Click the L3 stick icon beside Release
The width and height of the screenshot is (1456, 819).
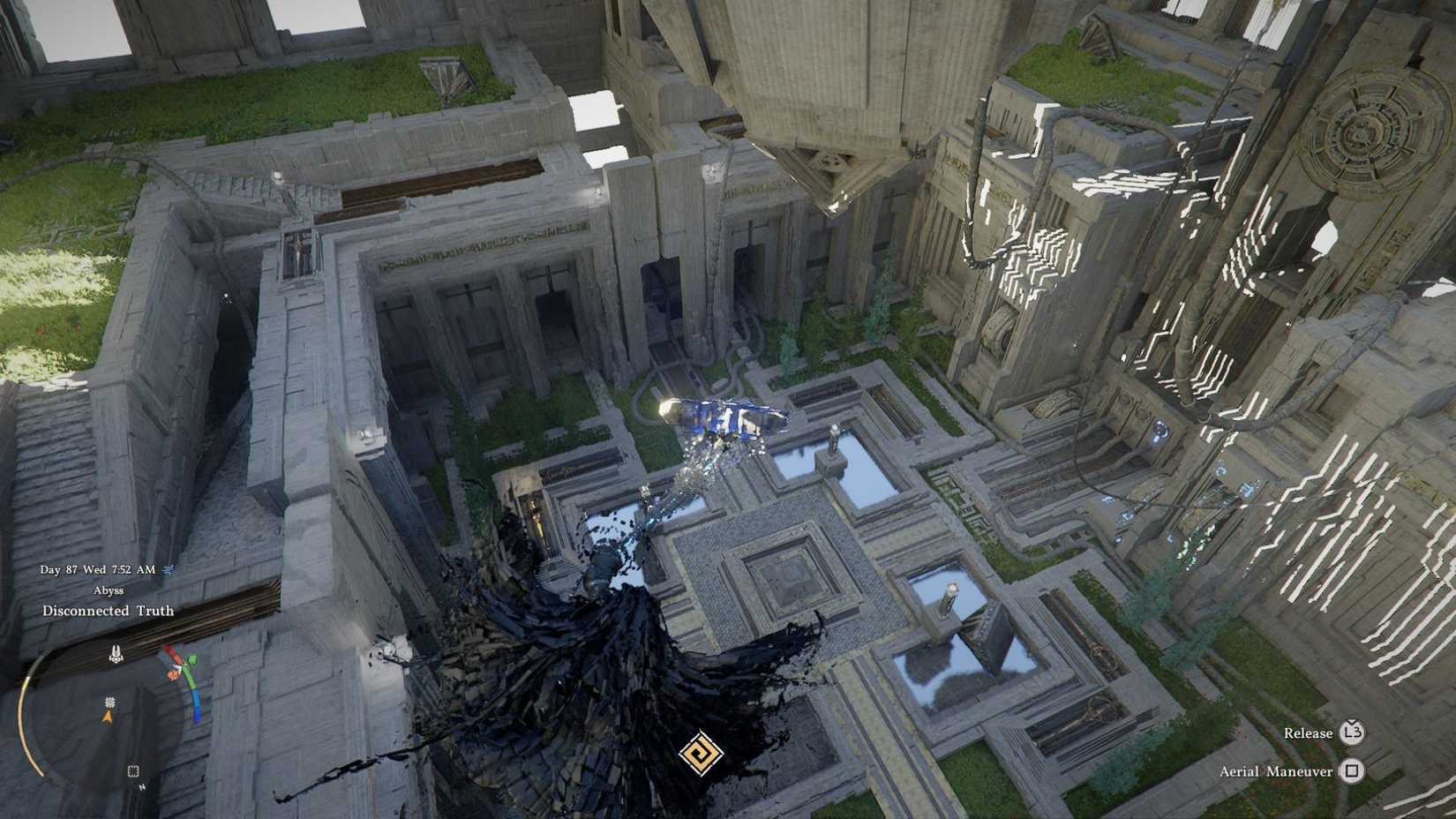click(1354, 733)
